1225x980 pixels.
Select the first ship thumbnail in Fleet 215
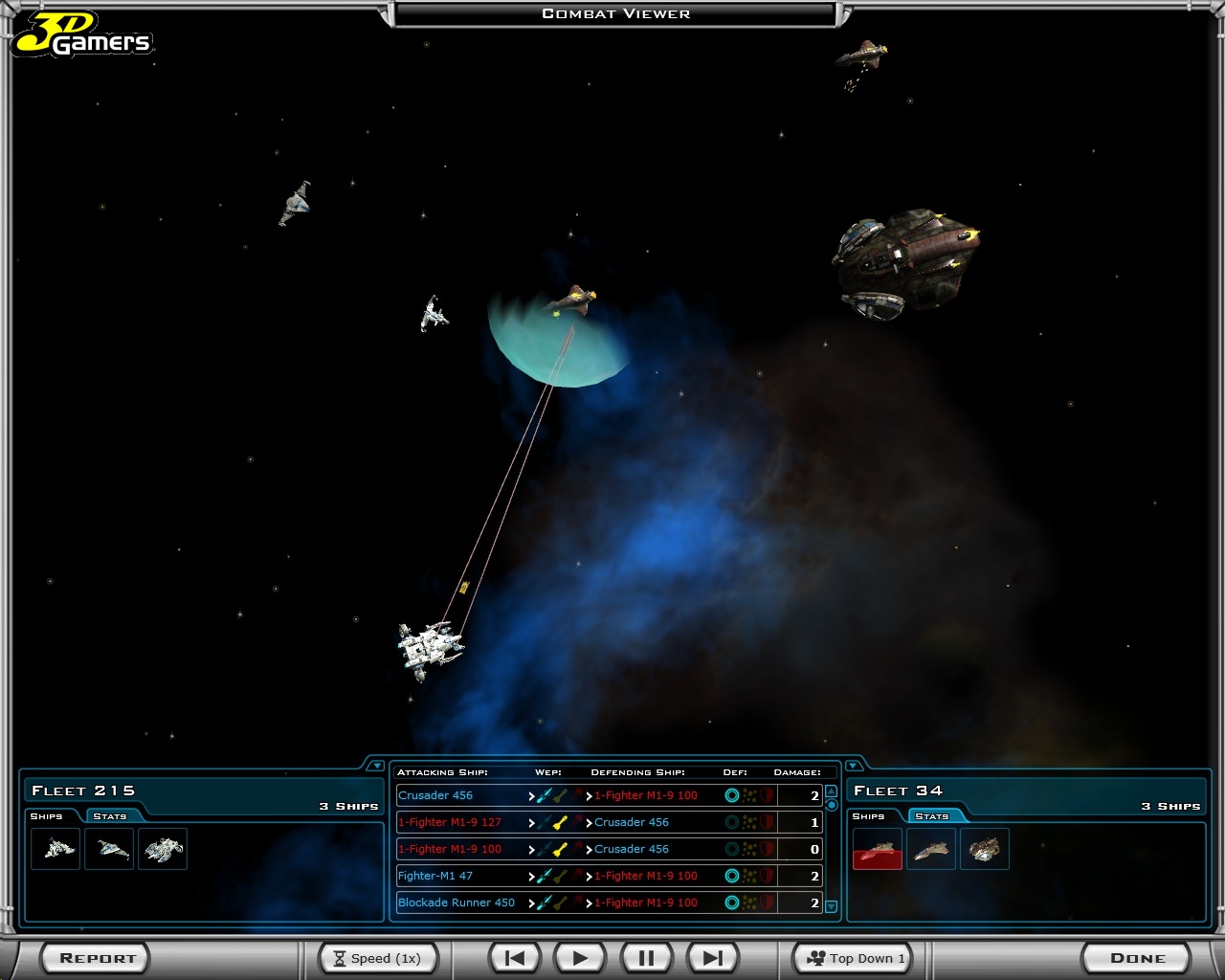click(55, 849)
